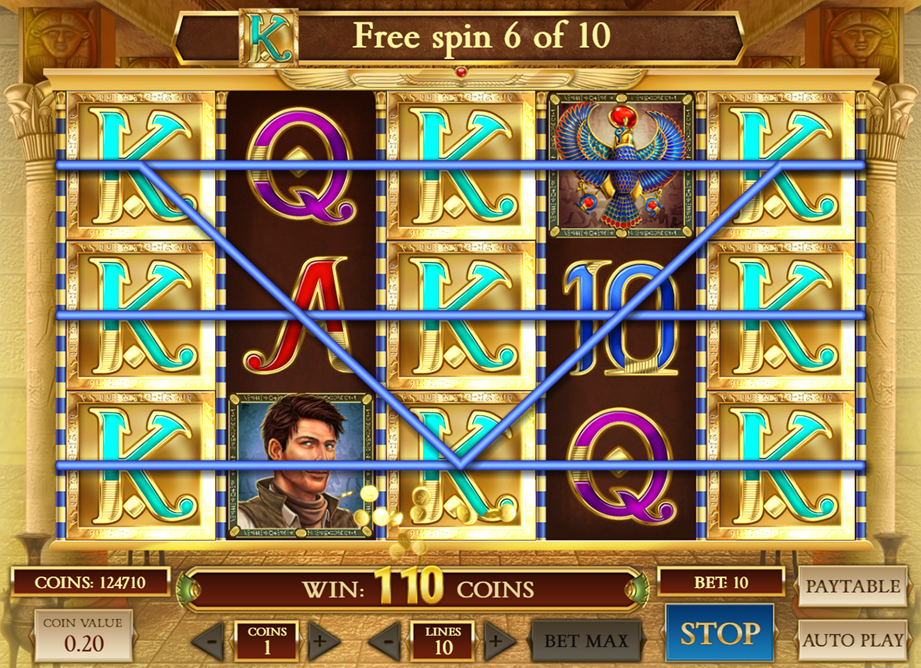The height and width of the screenshot is (668, 921).
Task: Open the Paytable
Action: click(852, 586)
